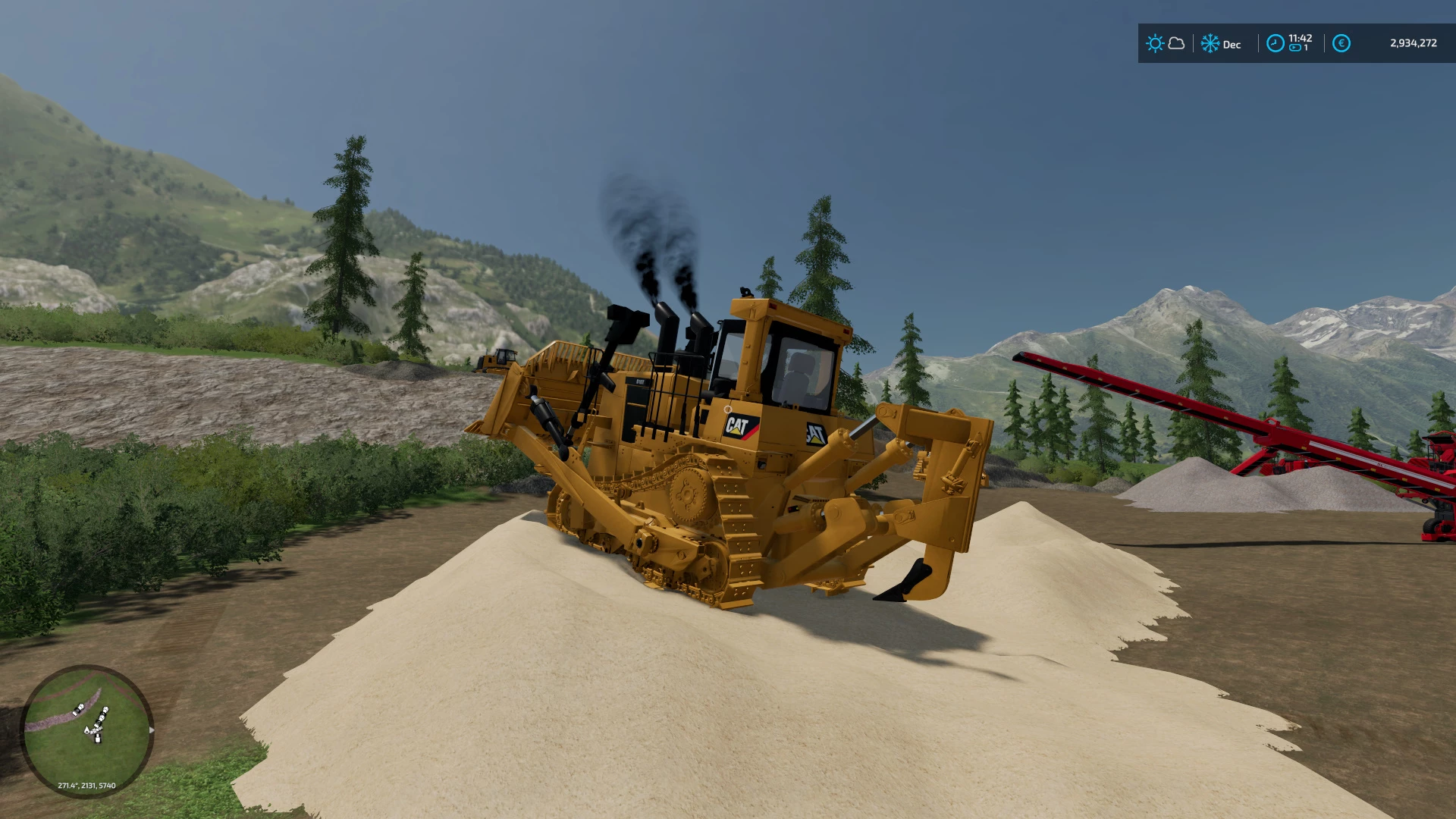1456x819 pixels.
Task: Select the player arrow marker on the minimap
Action: [x=86, y=730]
